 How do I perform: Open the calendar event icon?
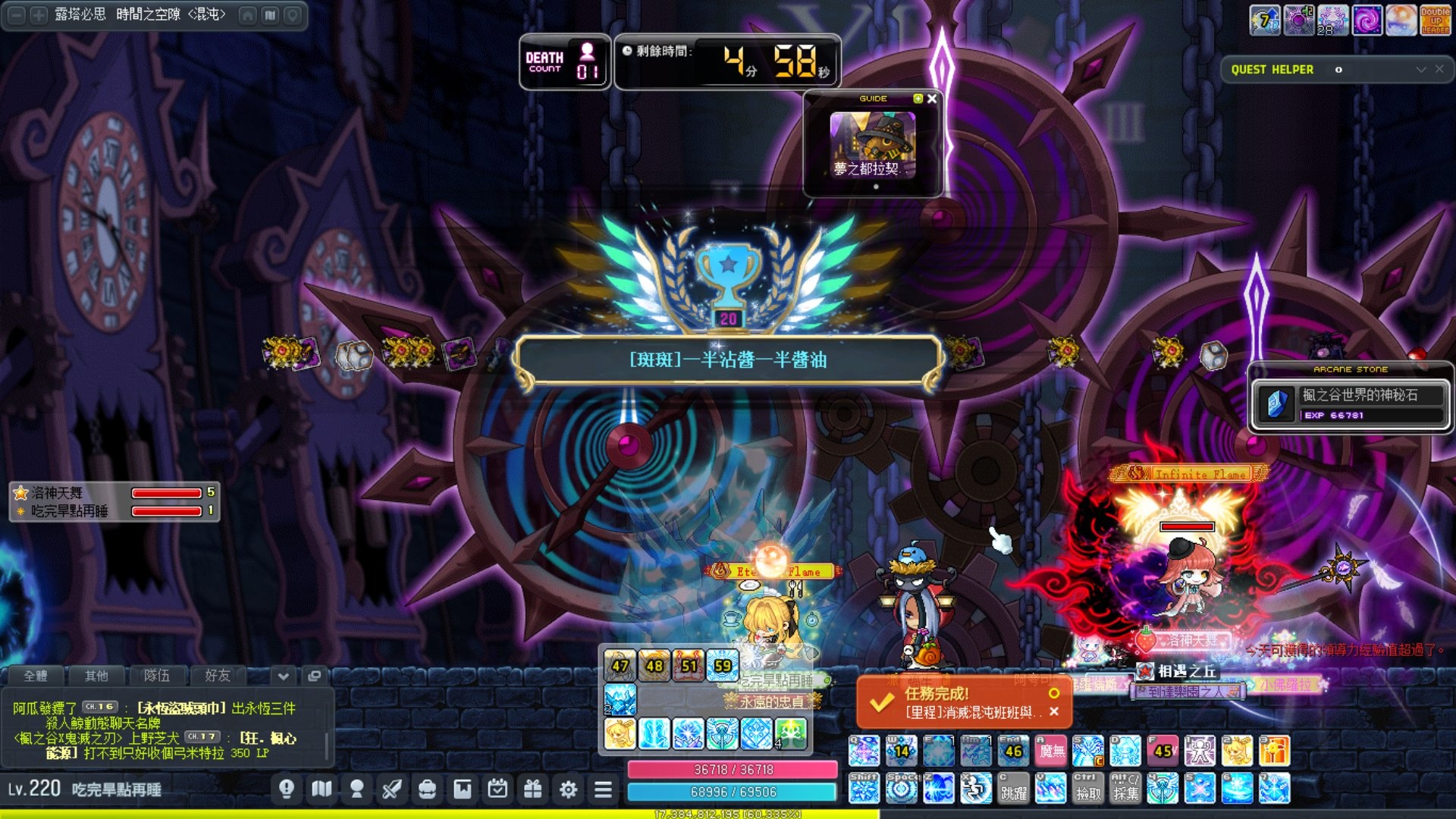[497, 789]
